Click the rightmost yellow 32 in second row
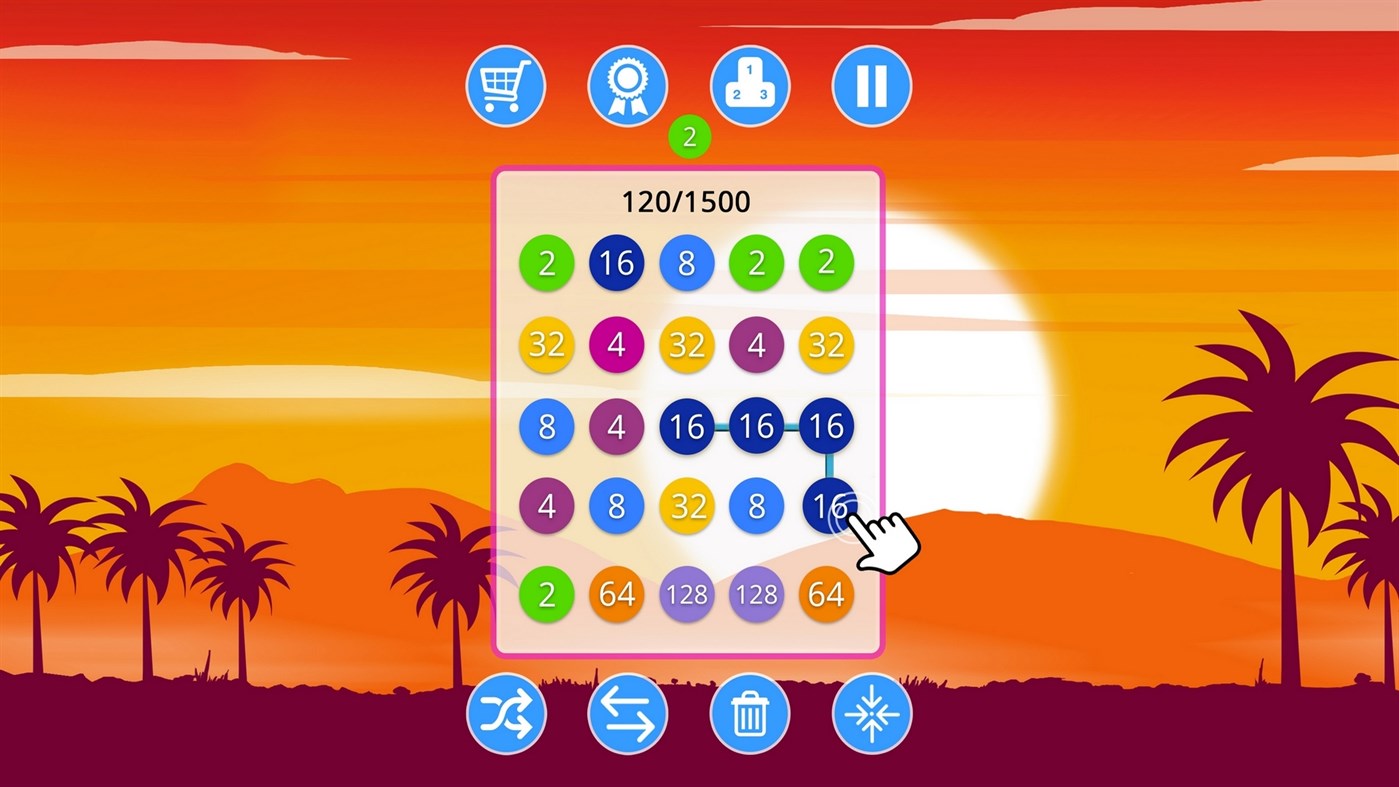This screenshot has width=1399, height=787. pos(826,345)
